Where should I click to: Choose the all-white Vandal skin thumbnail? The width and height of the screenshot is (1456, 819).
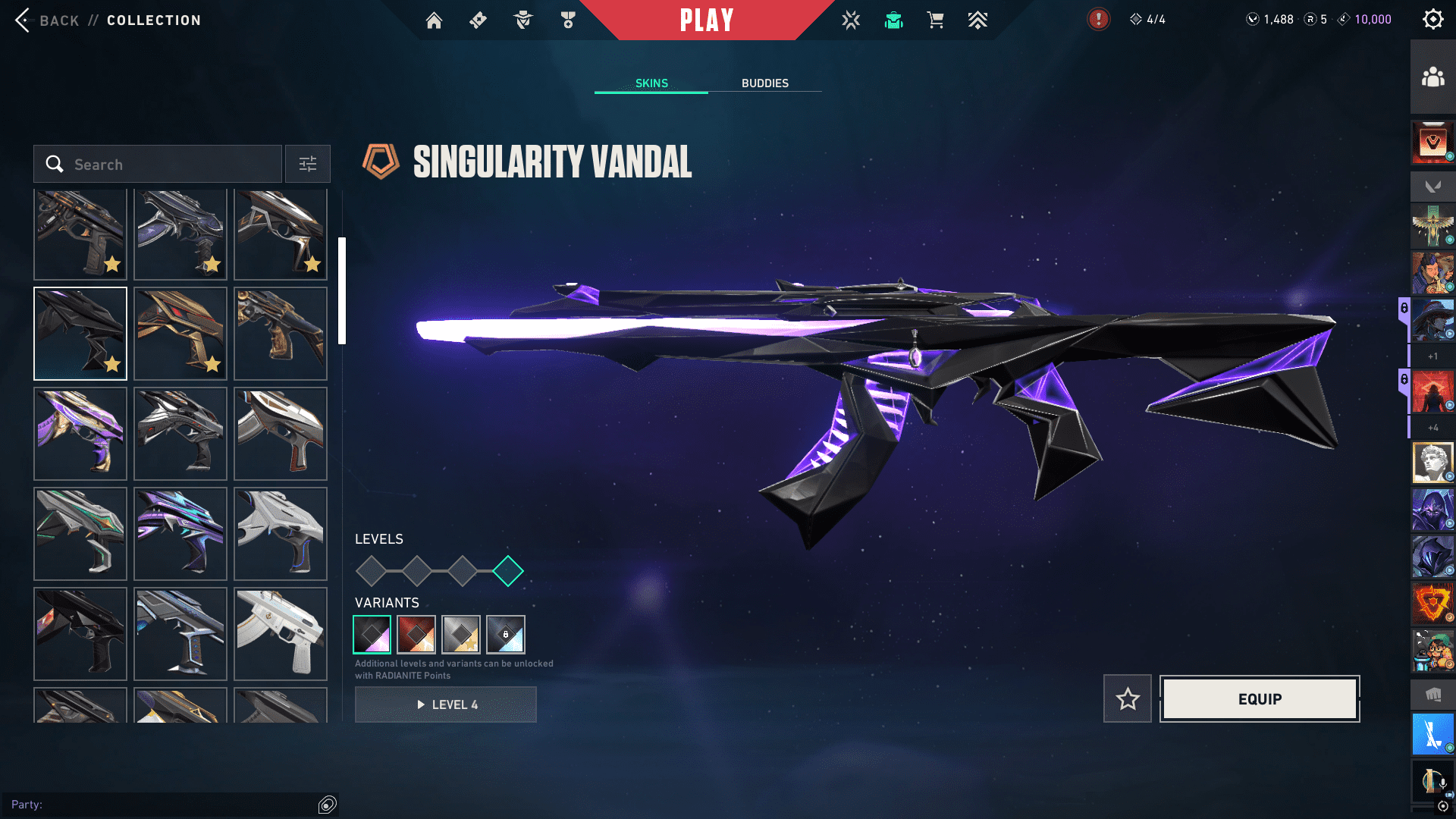pyautogui.click(x=281, y=634)
